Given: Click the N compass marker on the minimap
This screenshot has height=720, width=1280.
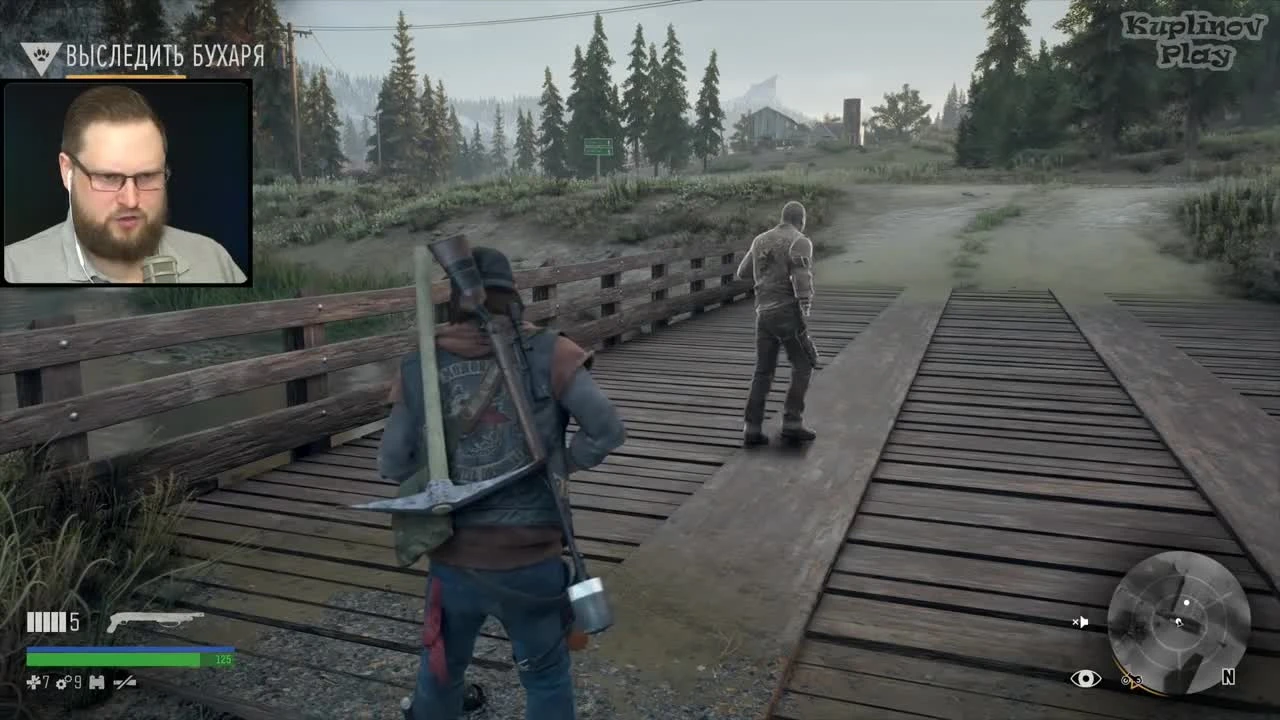Looking at the screenshot, I should [x=1229, y=677].
